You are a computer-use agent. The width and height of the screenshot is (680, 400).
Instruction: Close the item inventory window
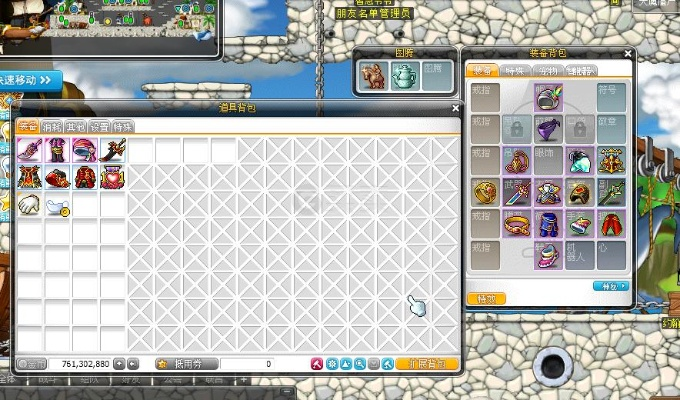click(455, 108)
